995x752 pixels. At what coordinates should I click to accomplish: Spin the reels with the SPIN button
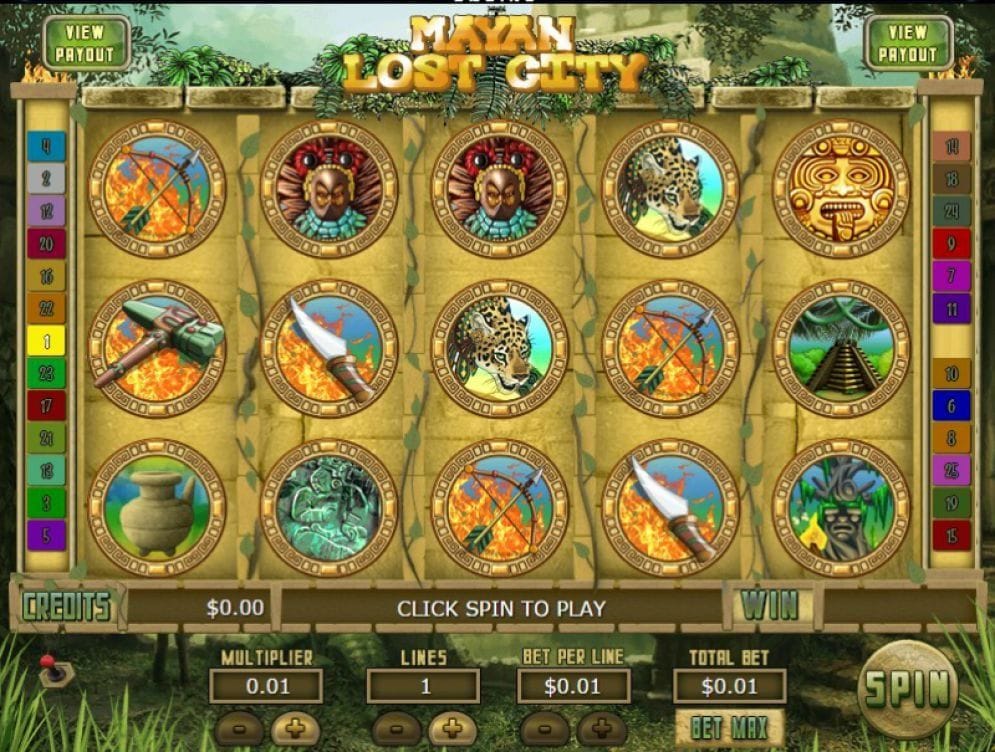[x=906, y=689]
